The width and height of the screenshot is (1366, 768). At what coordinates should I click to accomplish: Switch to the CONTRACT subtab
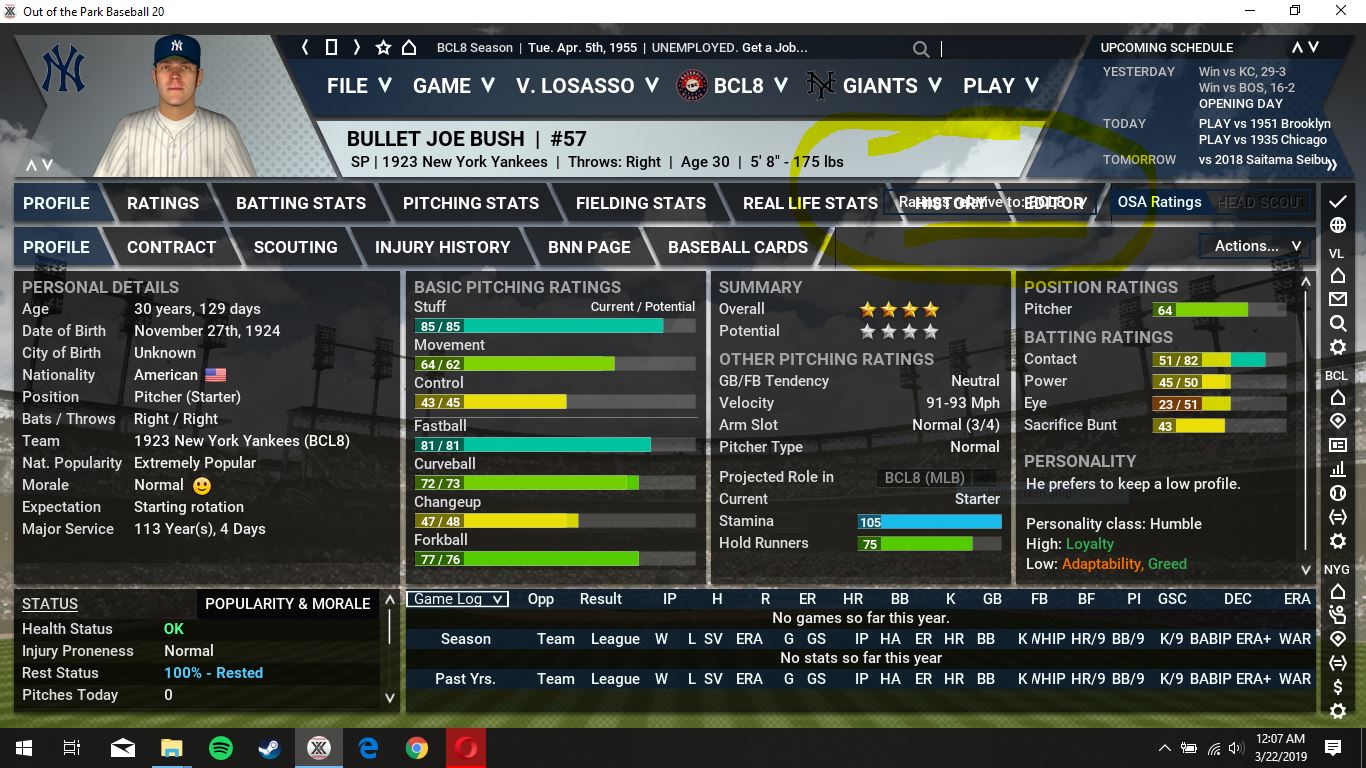[171, 247]
